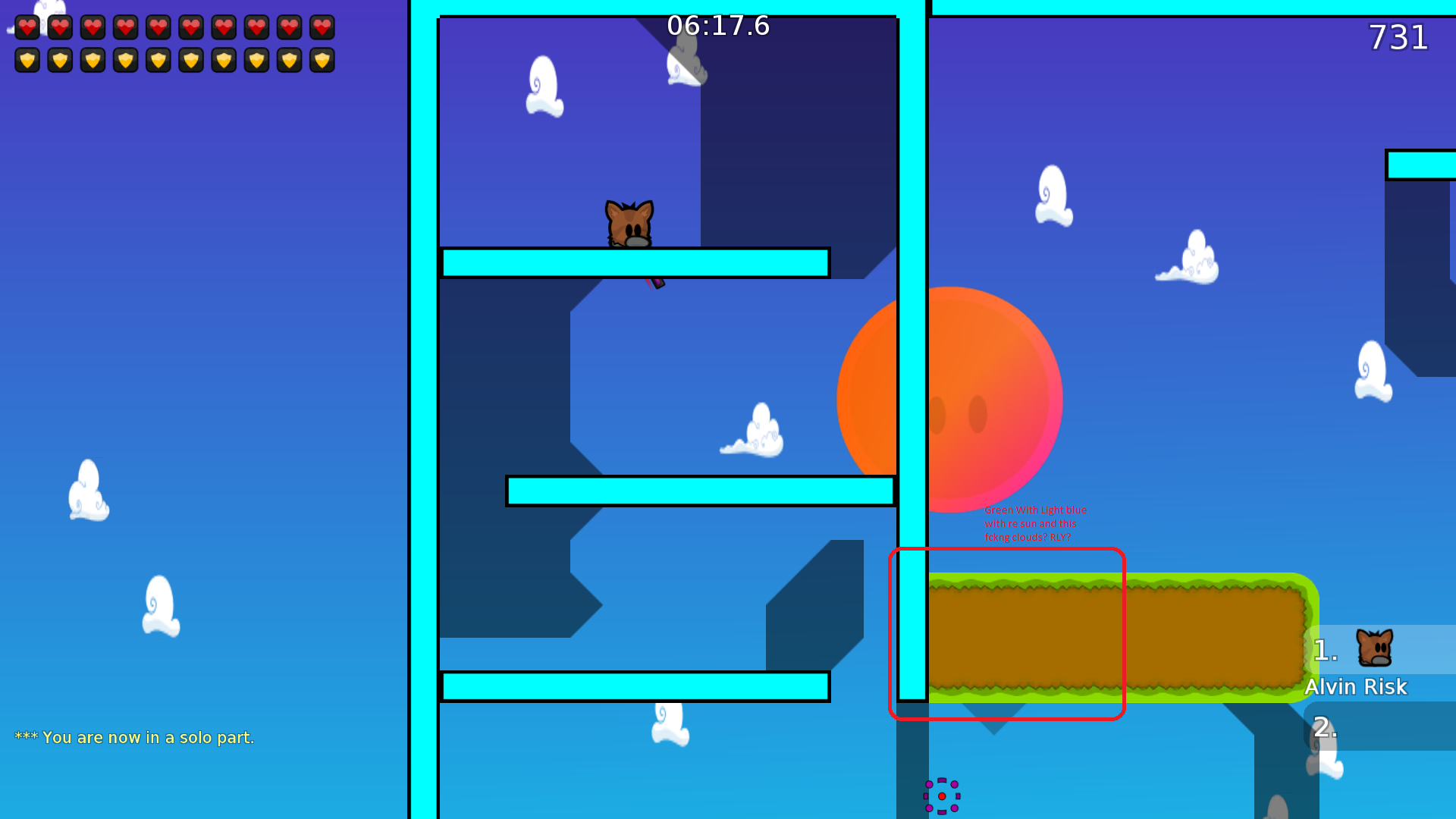Click Alvin Risk's fox avatar on the leaderboard
This screenshot has width=1456, height=819.
[1376, 648]
